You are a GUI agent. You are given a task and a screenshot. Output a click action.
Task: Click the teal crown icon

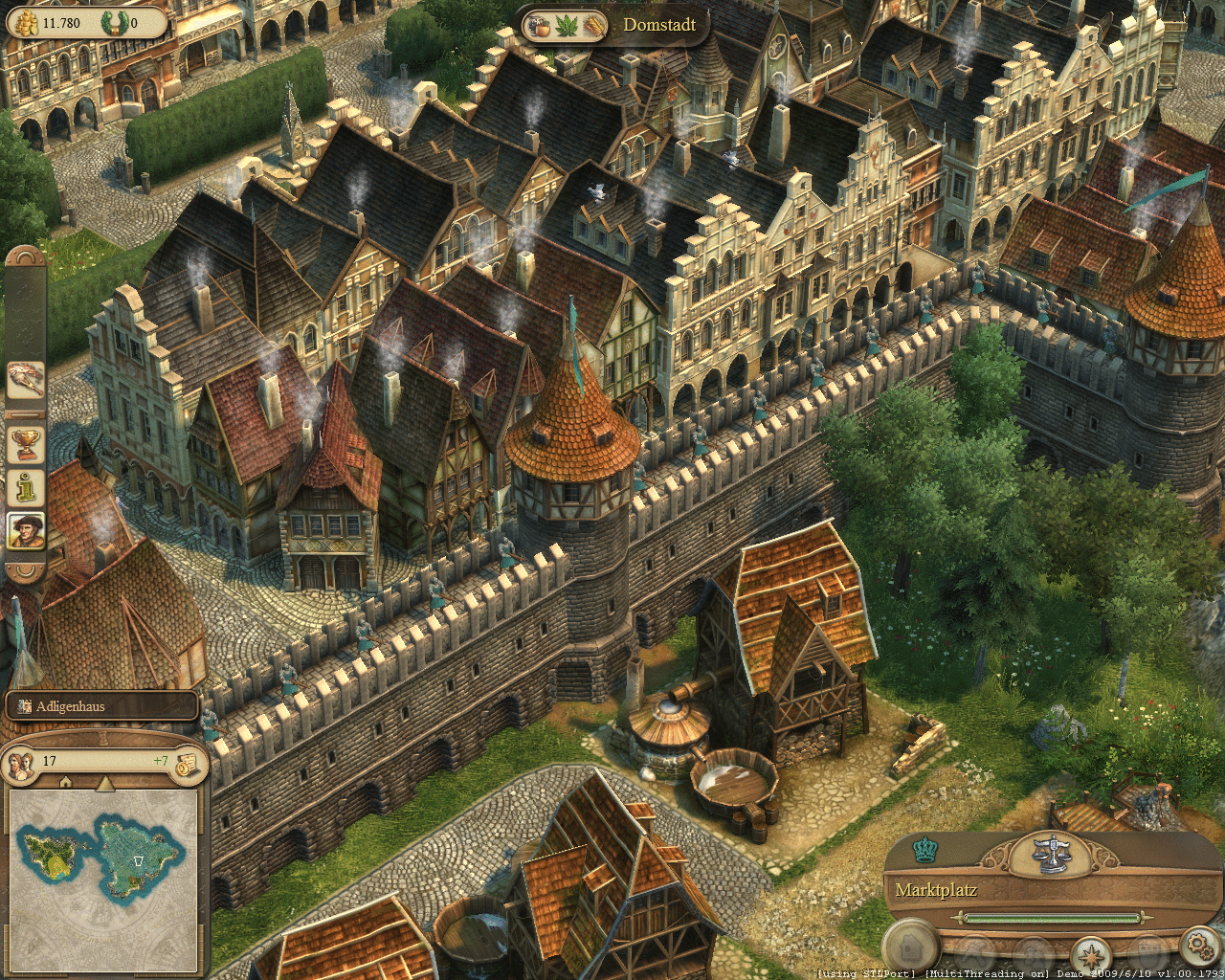pyautogui.click(x=924, y=849)
